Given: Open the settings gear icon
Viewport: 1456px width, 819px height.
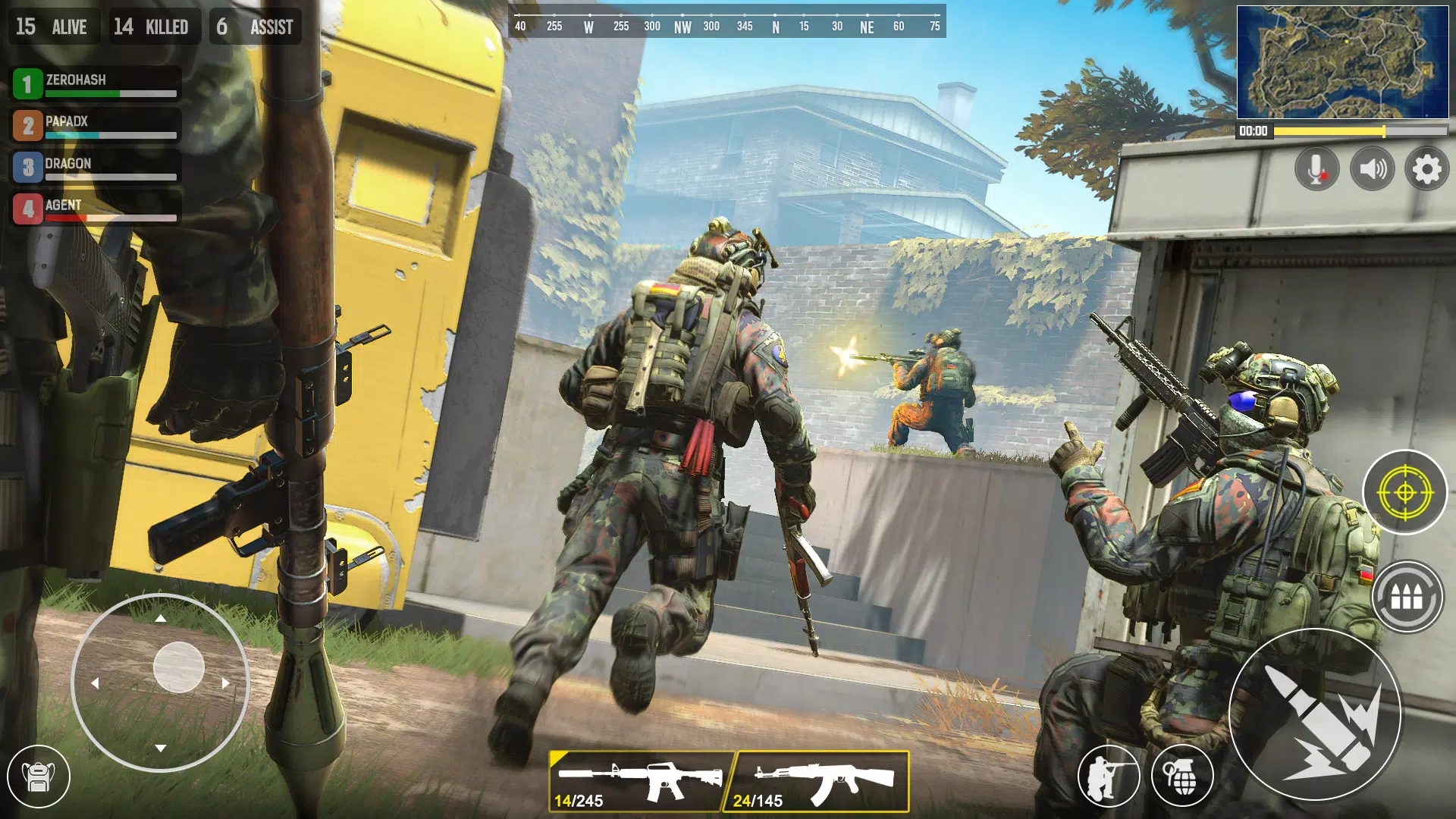Looking at the screenshot, I should (1426, 168).
